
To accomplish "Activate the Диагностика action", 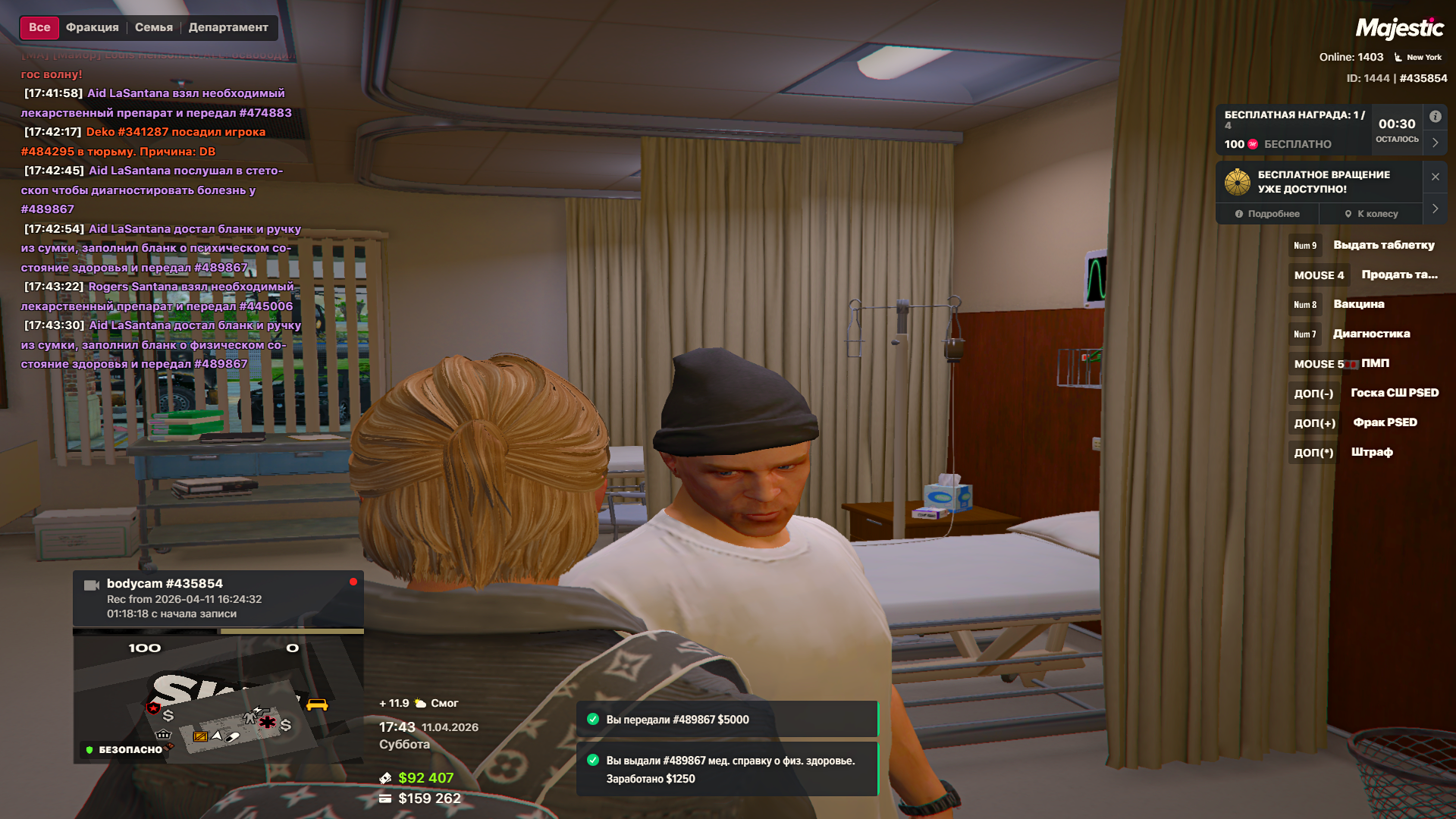I will (1371, 334).
